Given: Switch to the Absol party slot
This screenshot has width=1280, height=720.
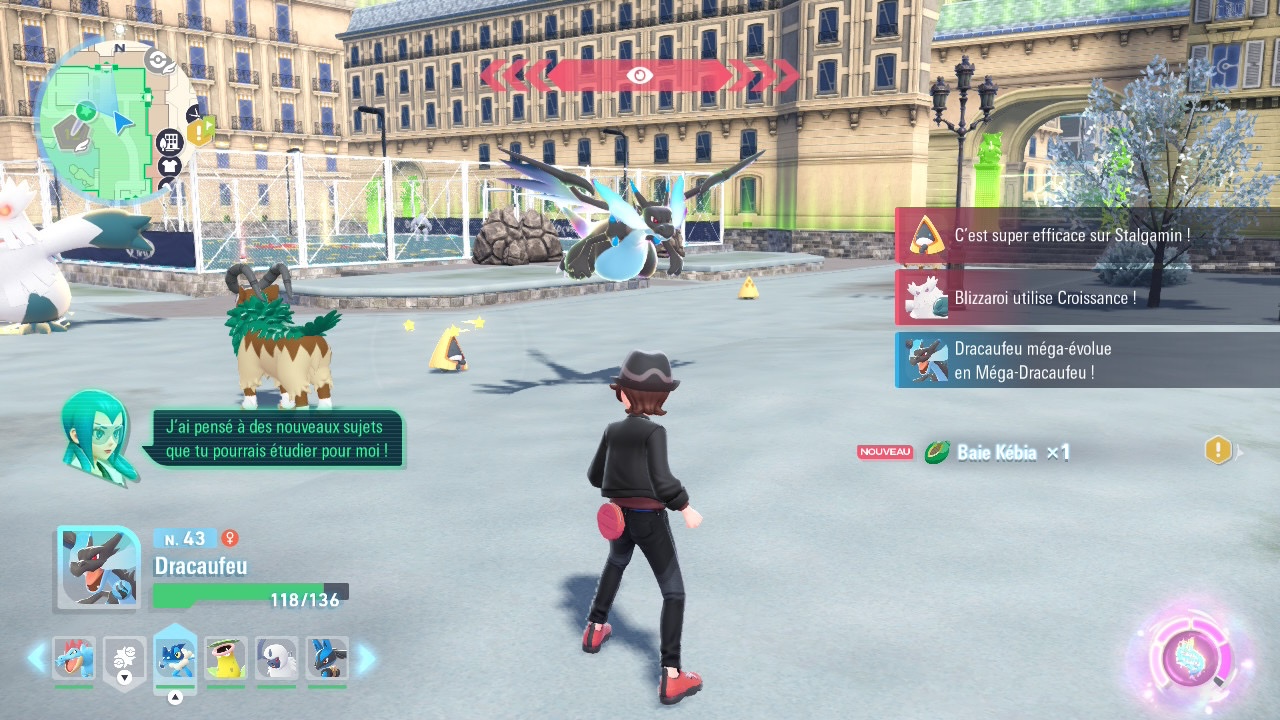Looking at the screenshot, I should pos(277,659).
